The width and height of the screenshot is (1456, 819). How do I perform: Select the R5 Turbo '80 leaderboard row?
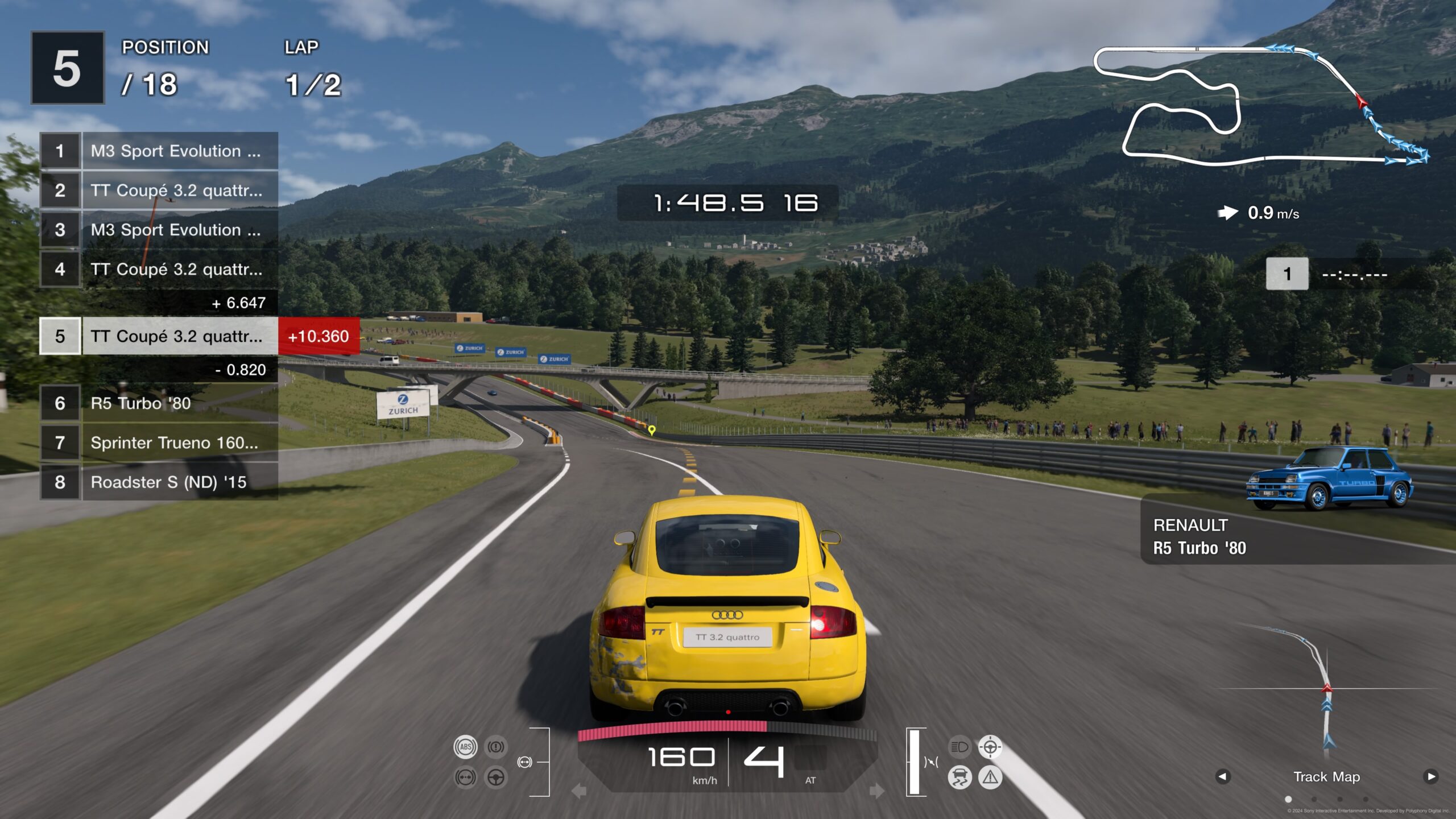[x=158, y=403]
